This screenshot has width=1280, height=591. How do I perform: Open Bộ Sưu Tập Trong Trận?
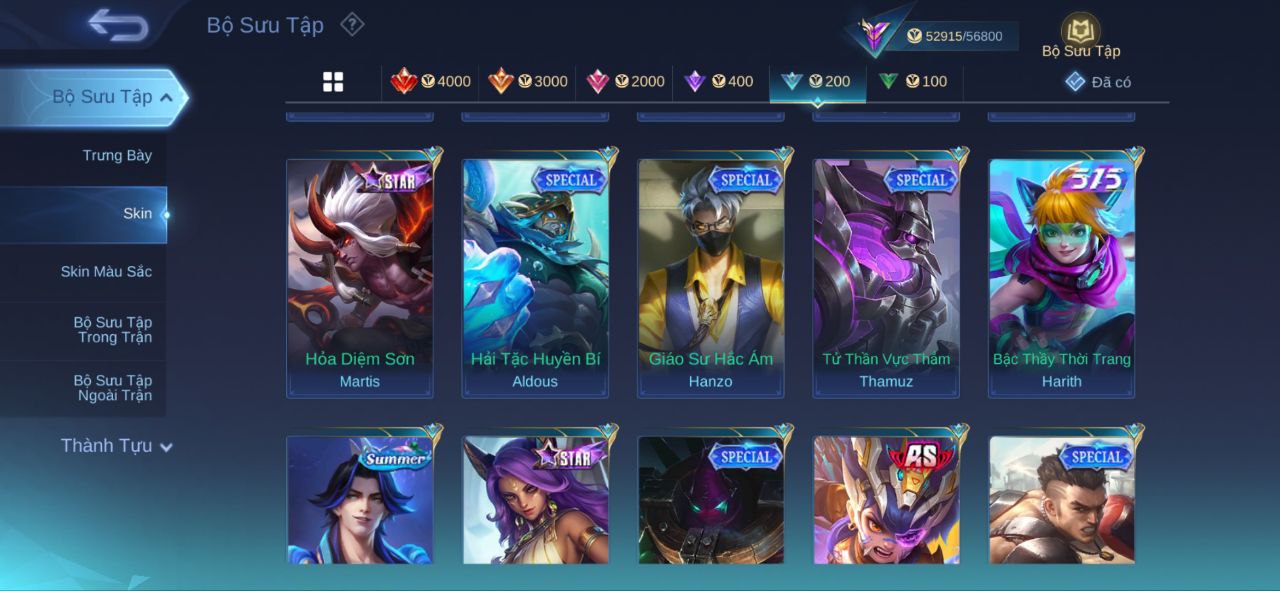pos(112,330)
